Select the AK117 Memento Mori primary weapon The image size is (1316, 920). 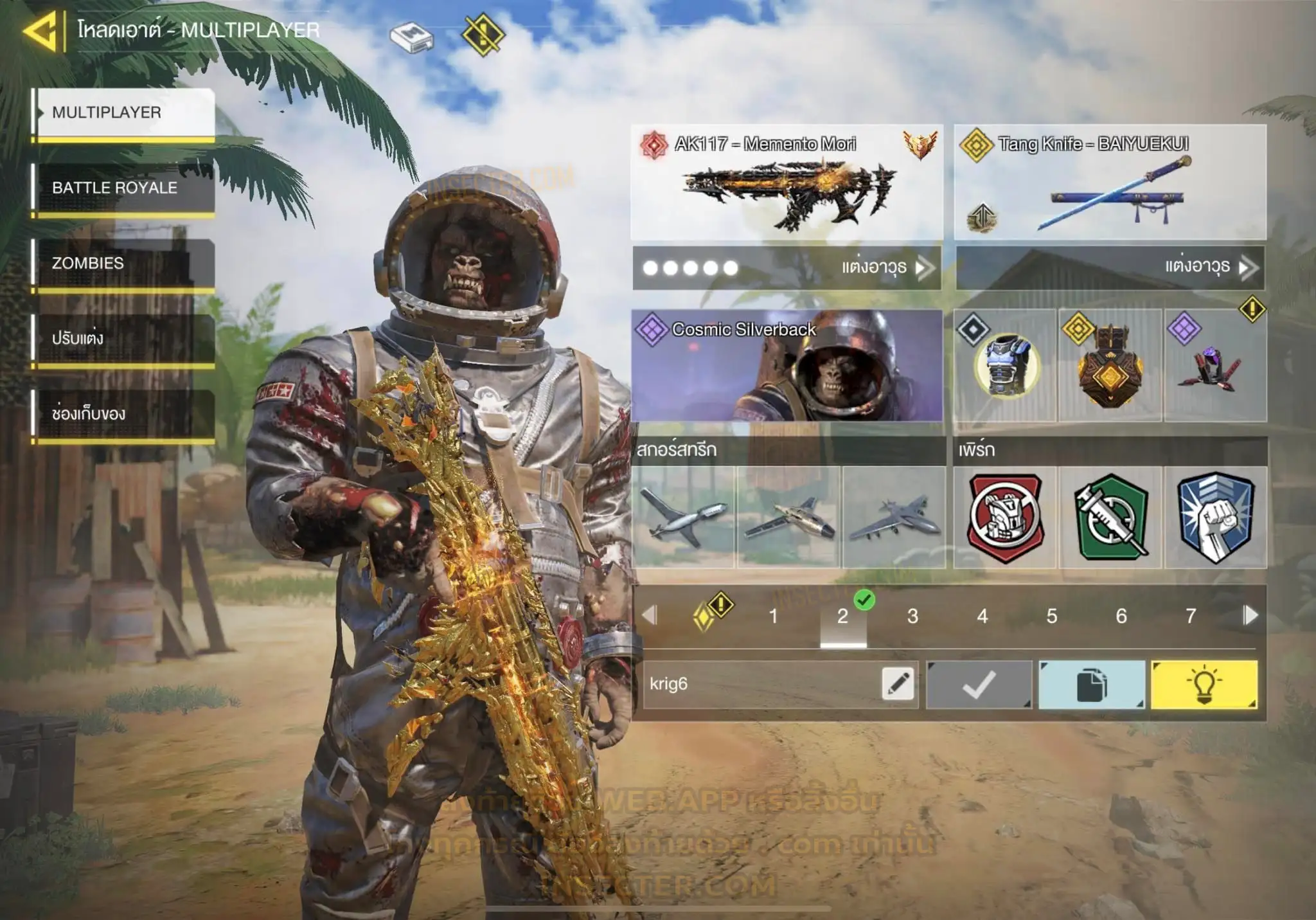[787, 182]
